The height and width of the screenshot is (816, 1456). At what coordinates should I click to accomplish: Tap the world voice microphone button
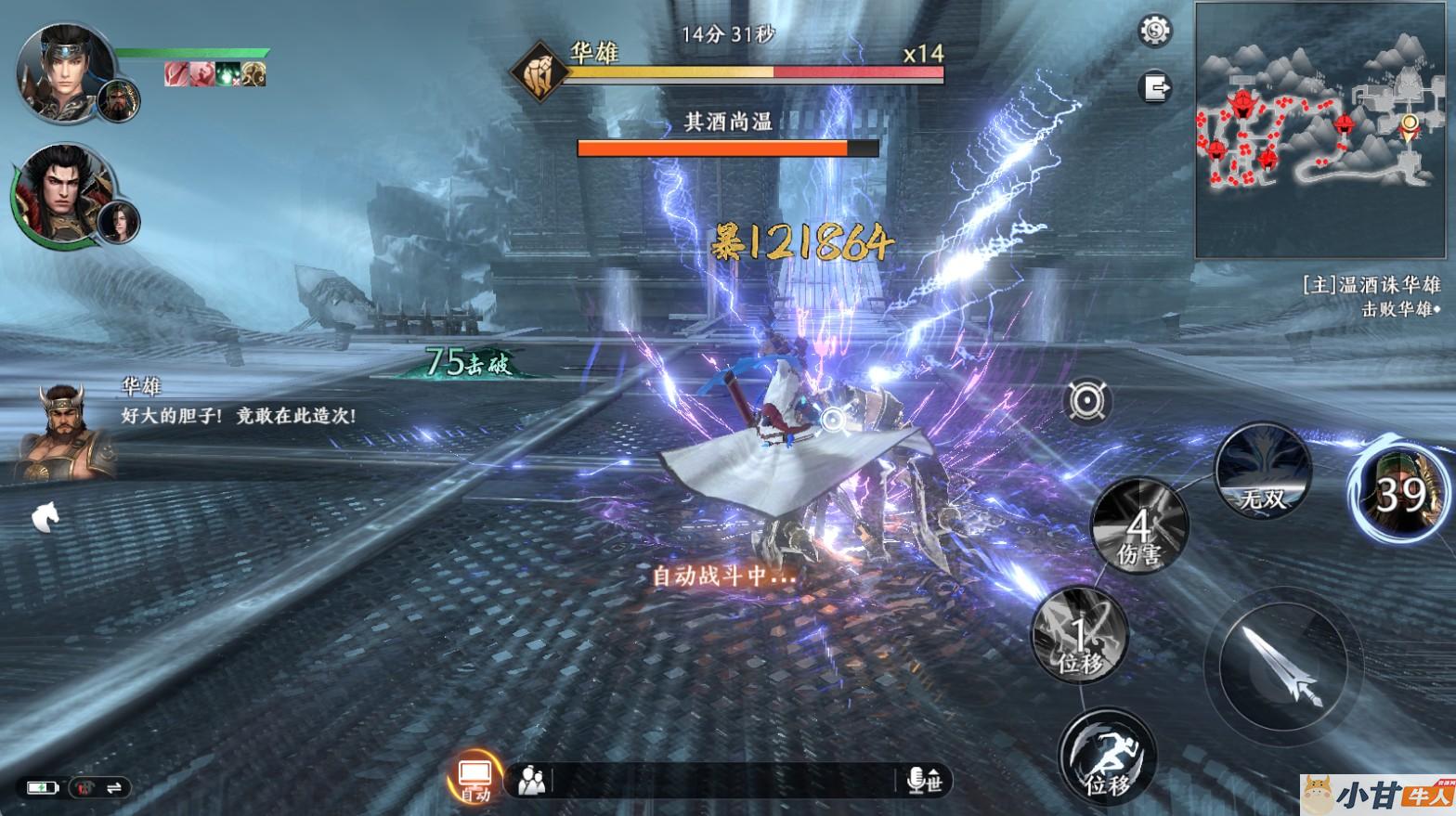point(924,781)
